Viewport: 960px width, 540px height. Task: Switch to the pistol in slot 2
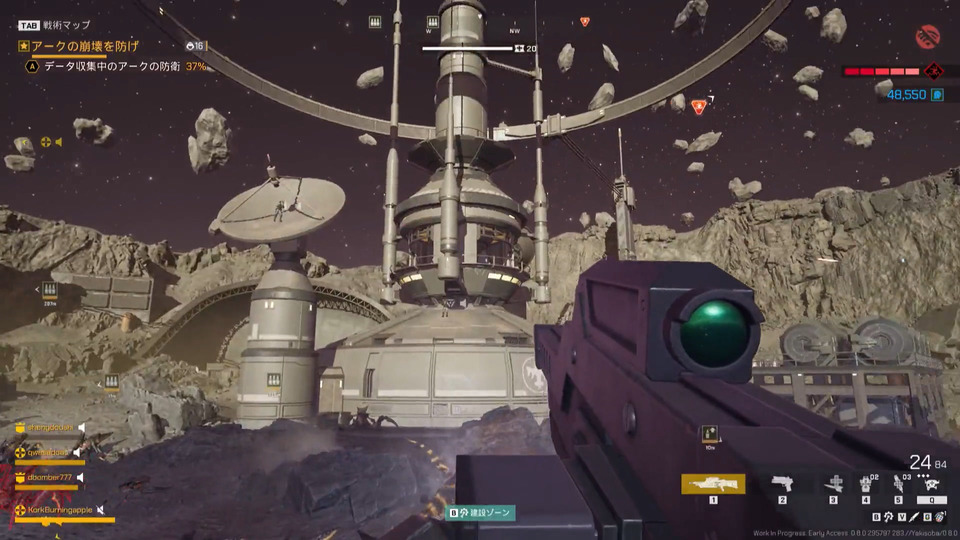(x=783, y=484)
